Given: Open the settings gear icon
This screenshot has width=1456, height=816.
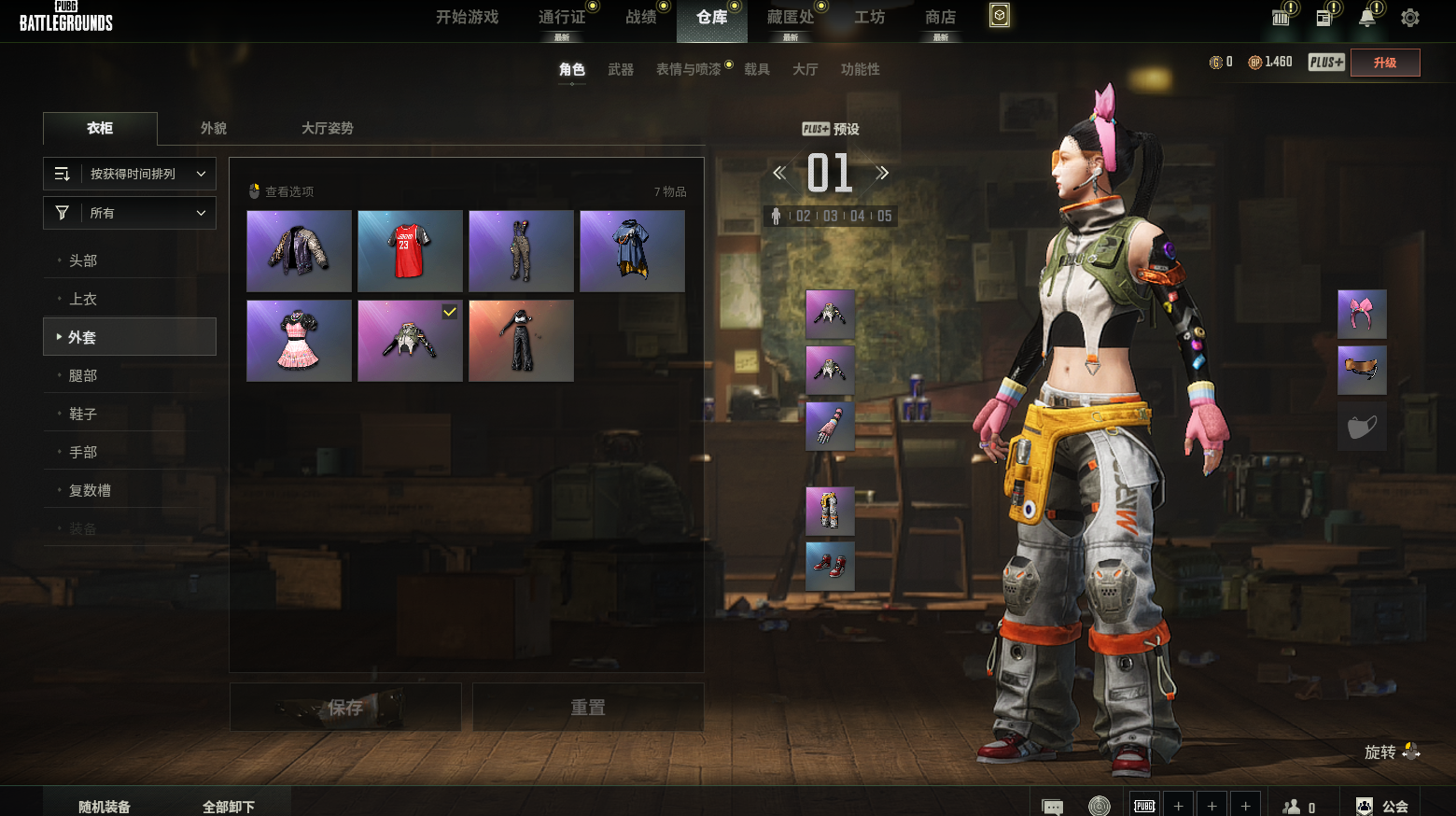Looking at the screenshot, I should pyautogui.click(x=1409, y=18).
